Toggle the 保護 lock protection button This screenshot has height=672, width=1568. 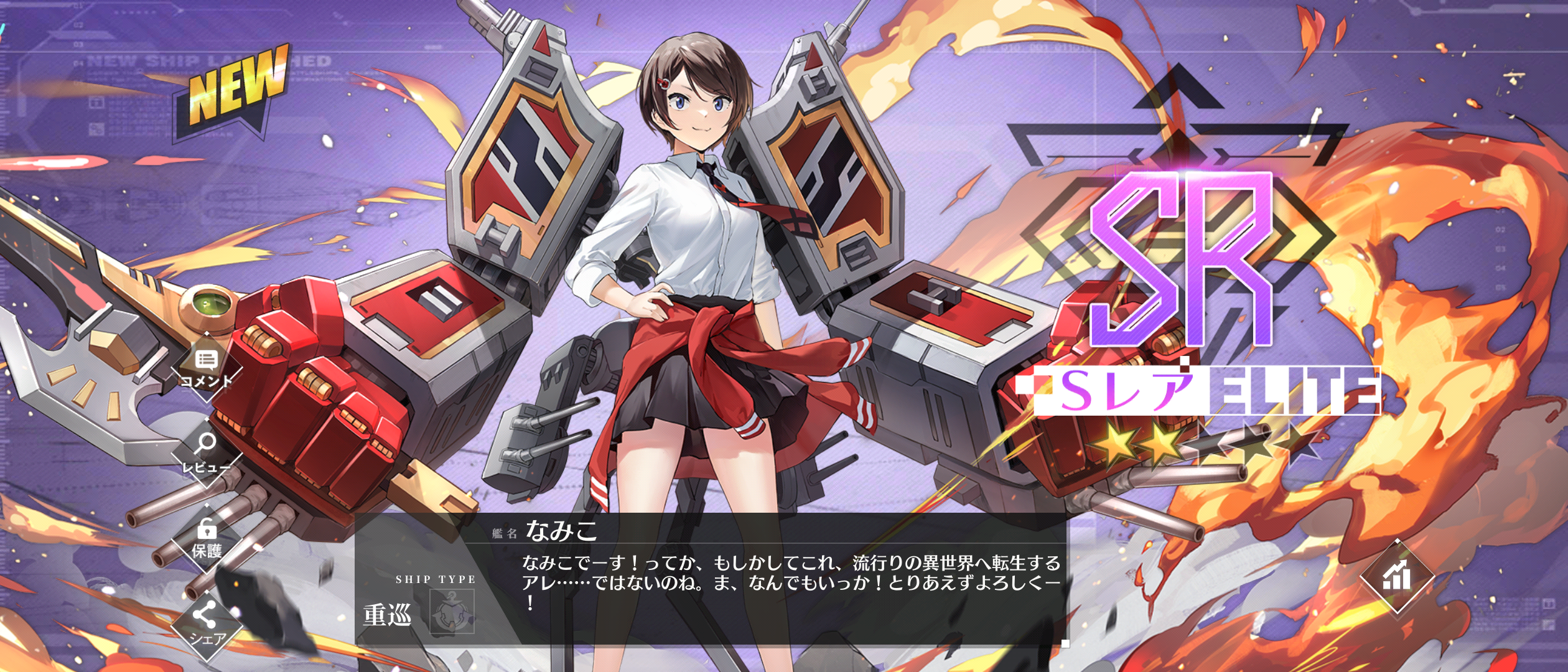click(x=207, y=539)
